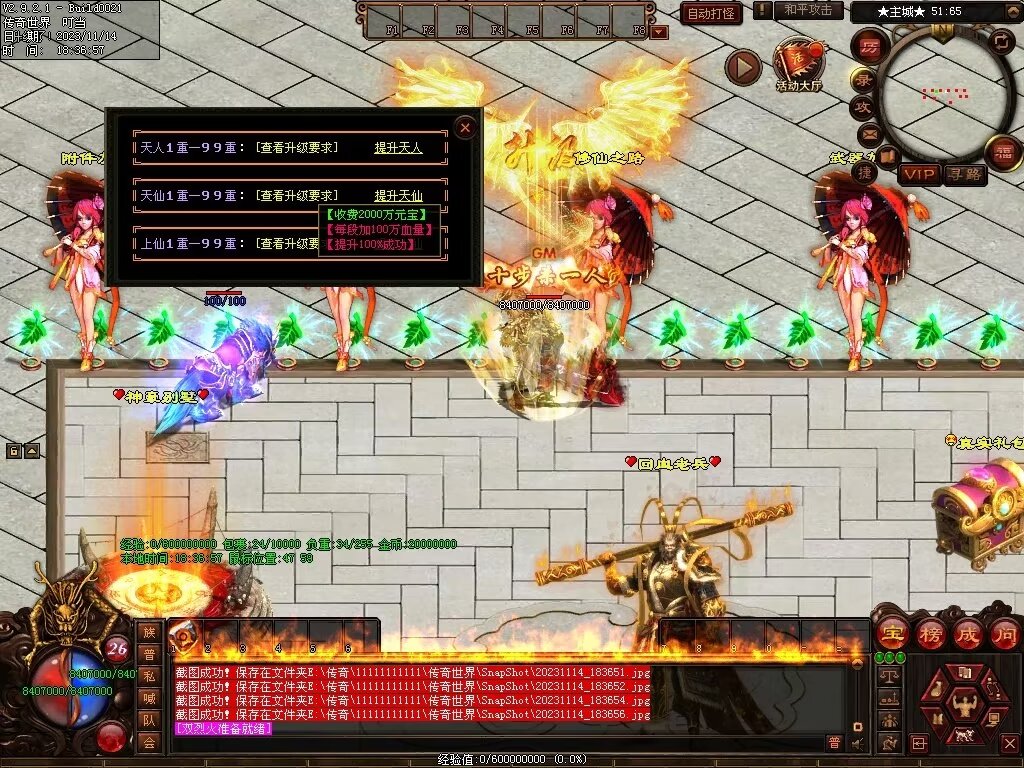
Task: Switch to the 队 team chat channel
Action: 149,719
